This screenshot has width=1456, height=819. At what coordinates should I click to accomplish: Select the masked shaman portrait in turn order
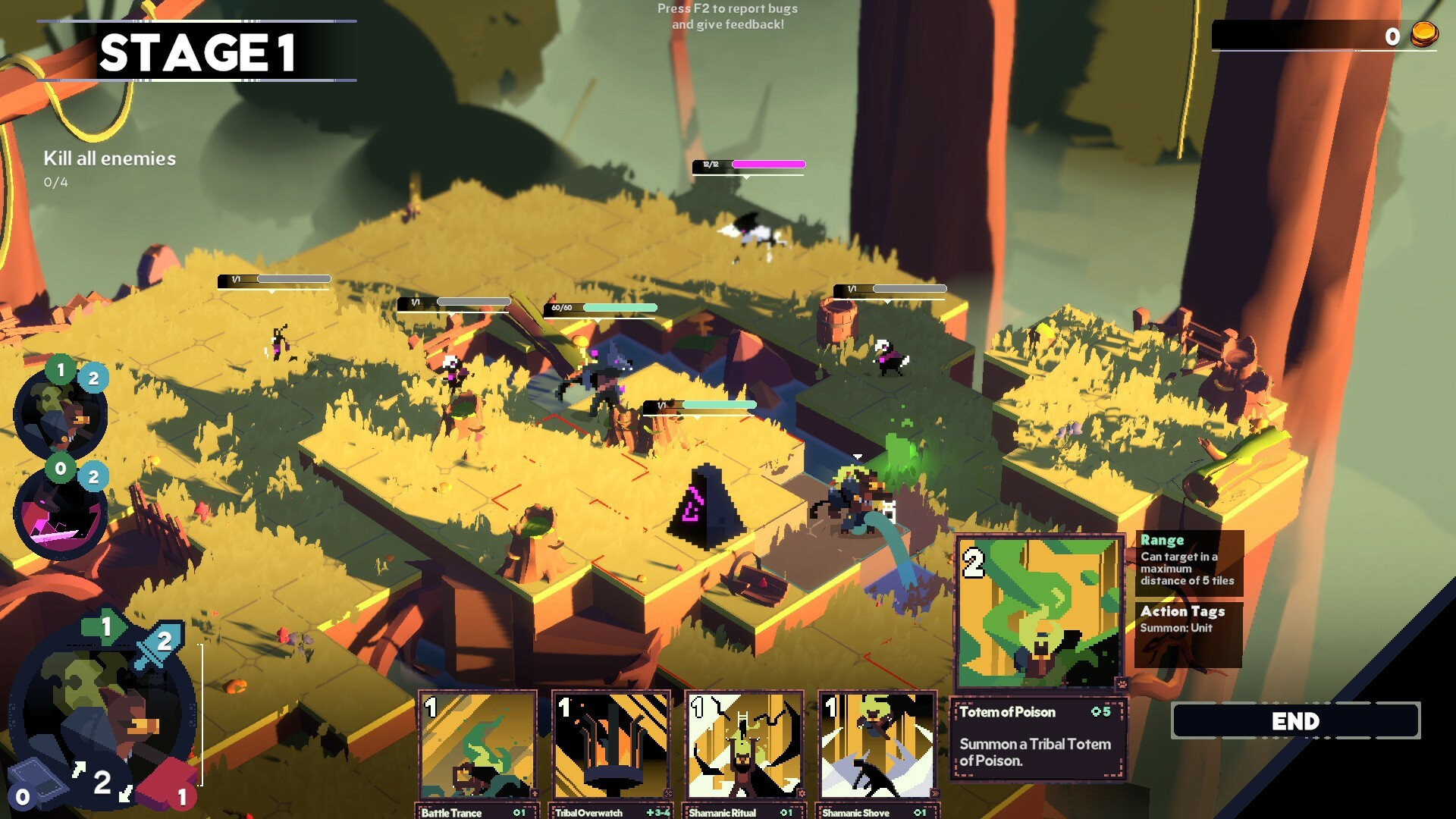61,415
